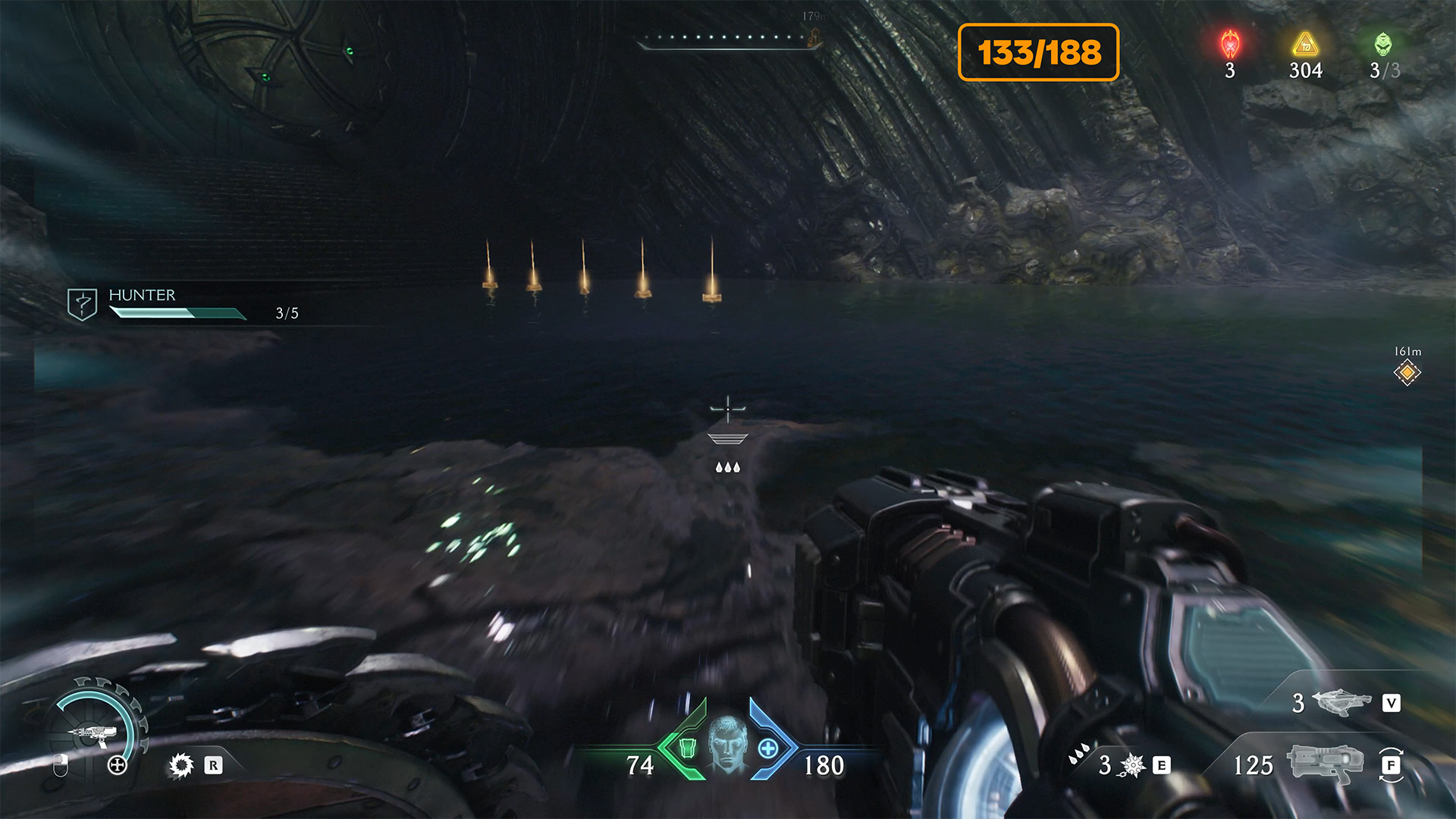Click the orange objective waypoint diamond
Screen dimensions: 1456x819
[1407, 372]
